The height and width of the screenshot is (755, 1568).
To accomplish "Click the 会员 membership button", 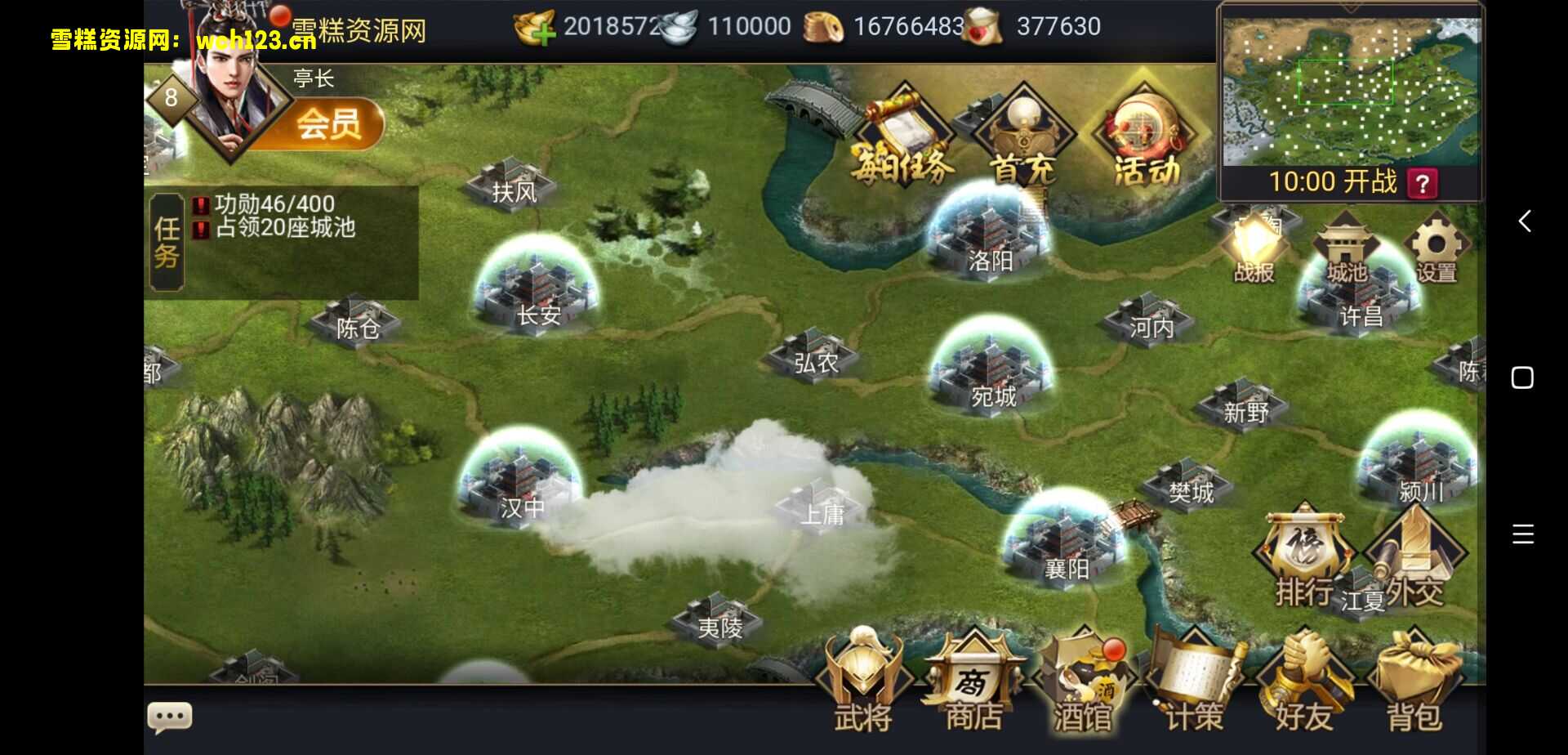I will tap(329, 125).
